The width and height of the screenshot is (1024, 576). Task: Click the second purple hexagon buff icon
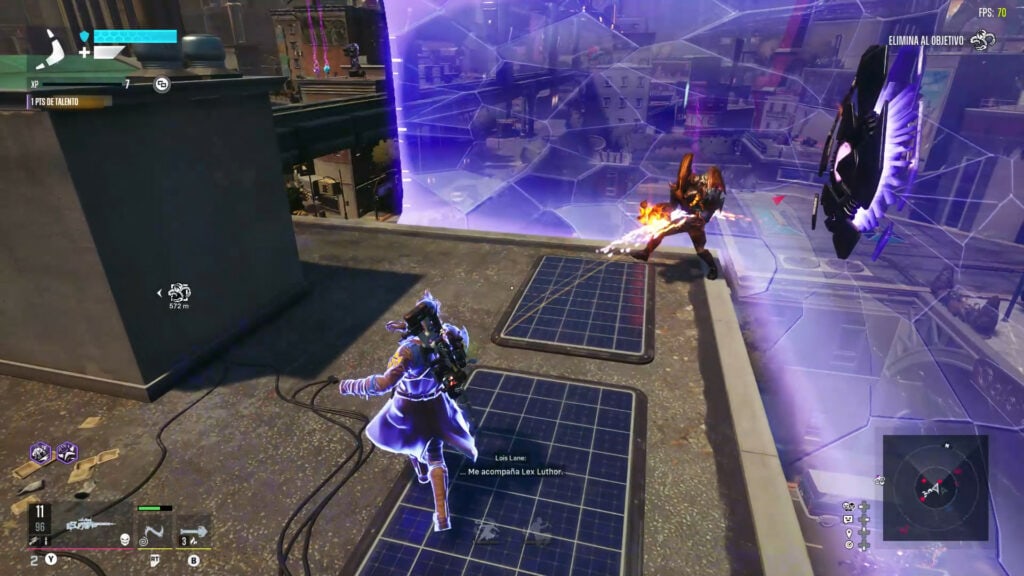pos(67,452)
